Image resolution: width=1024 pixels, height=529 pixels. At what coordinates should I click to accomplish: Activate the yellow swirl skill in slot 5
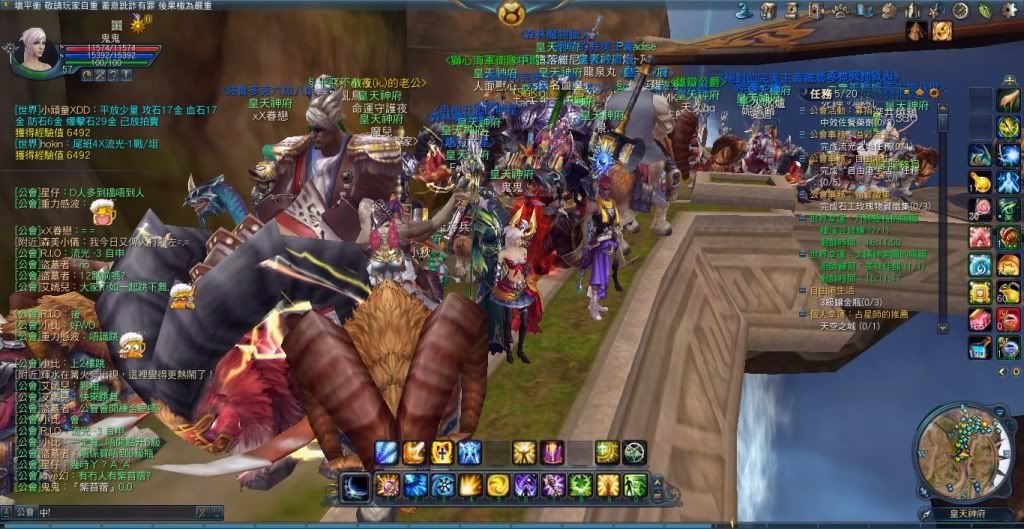coord(497,486)
